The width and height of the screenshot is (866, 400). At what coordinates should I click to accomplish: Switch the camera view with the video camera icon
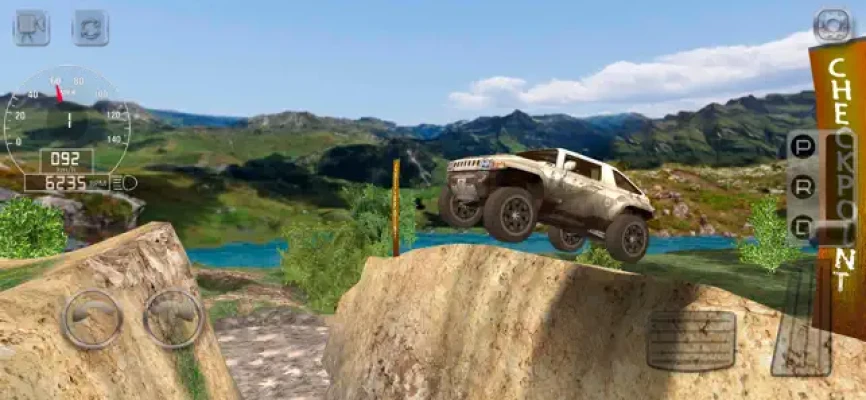tap(31, 27)
